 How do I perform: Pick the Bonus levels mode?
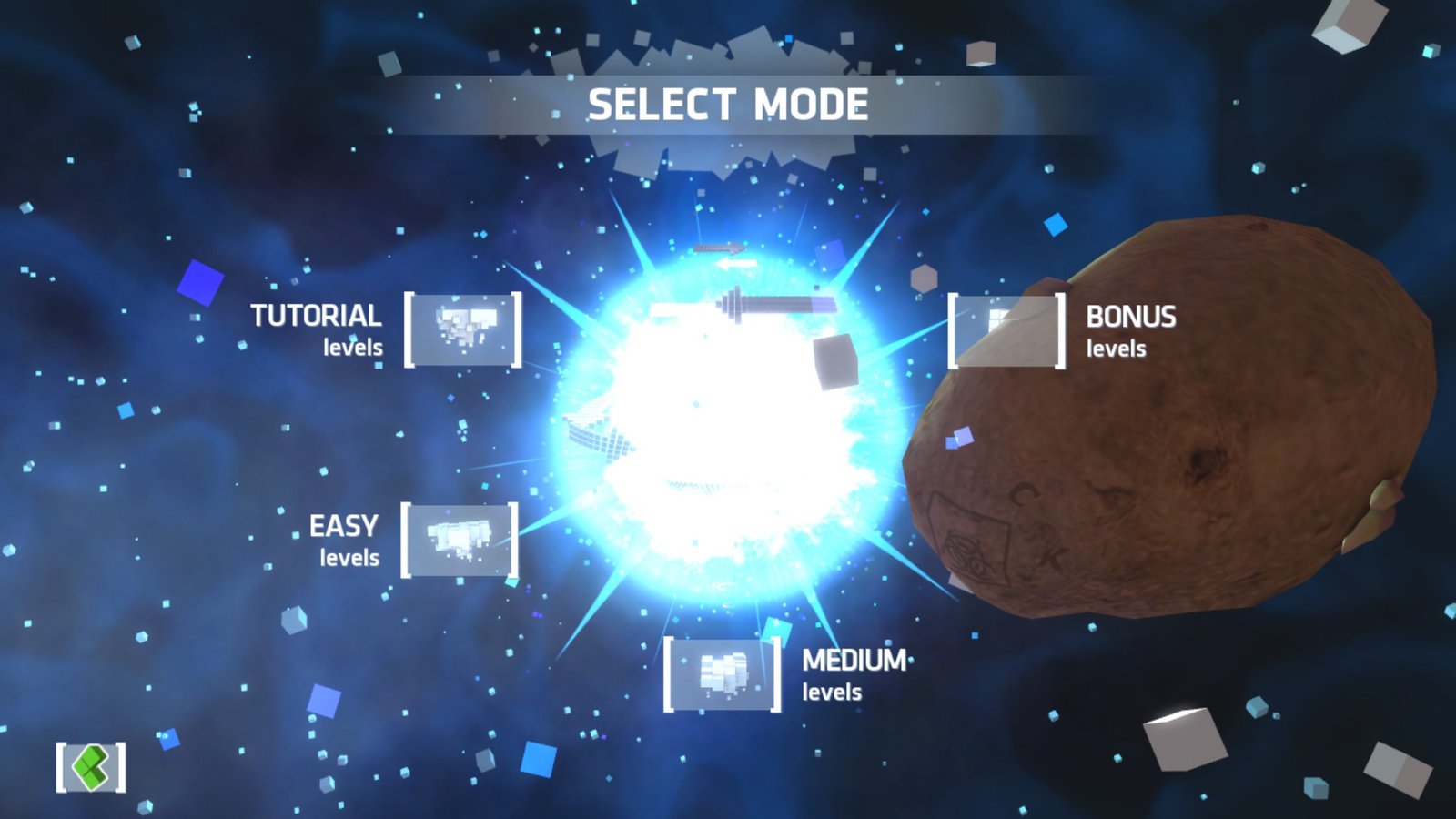[1006, 330]
